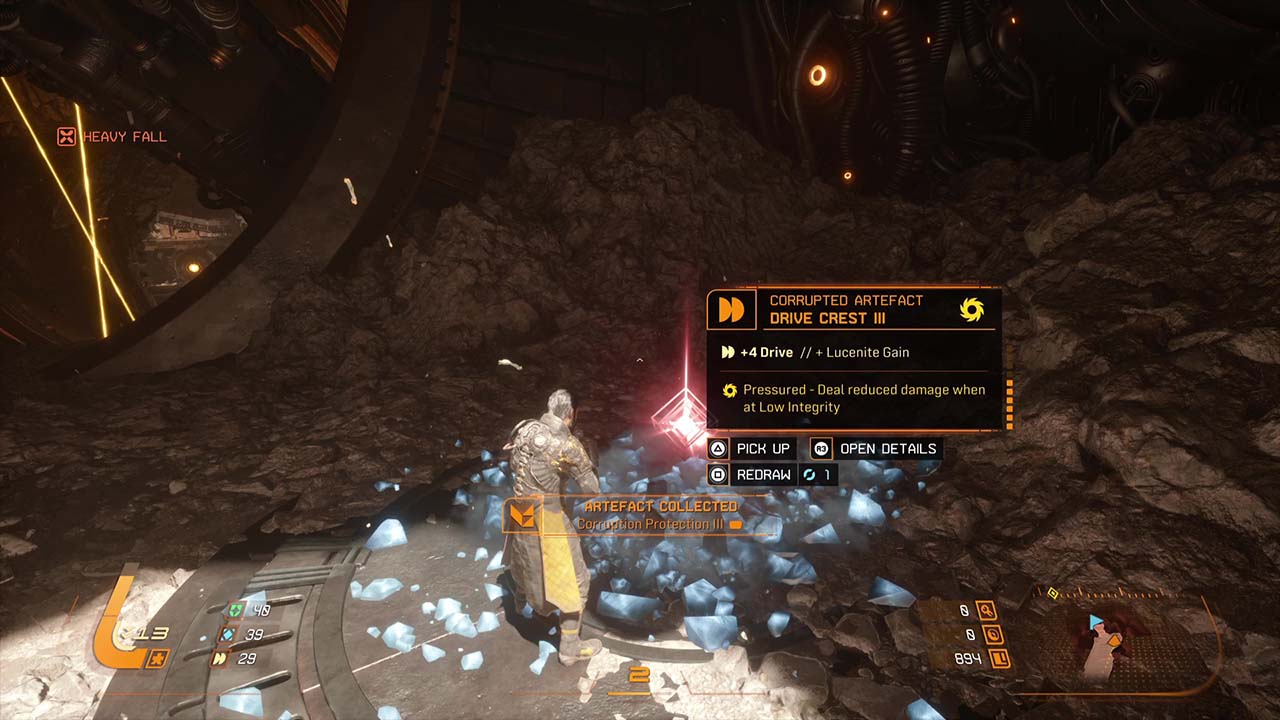Select the Drive Crest III artefact card
This screenshot has width=1280, height=720.
tap(853, 360)
